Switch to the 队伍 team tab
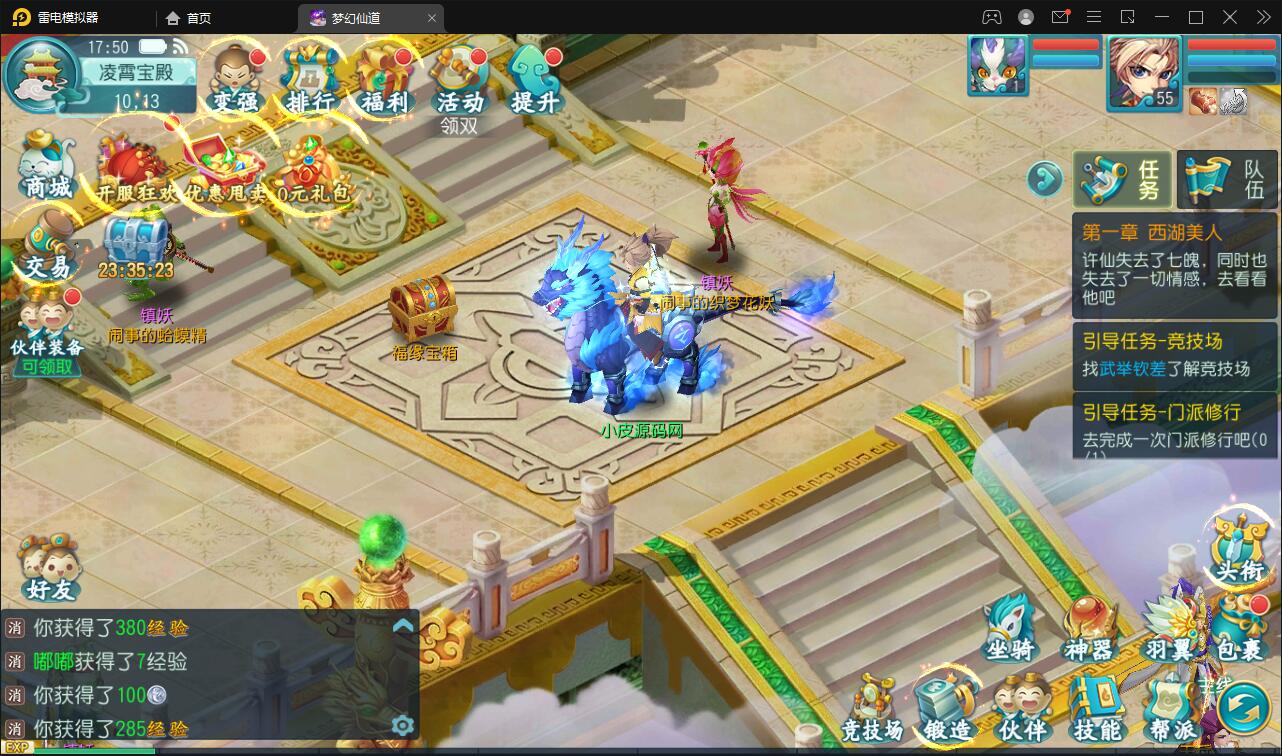 point(1228,180)
